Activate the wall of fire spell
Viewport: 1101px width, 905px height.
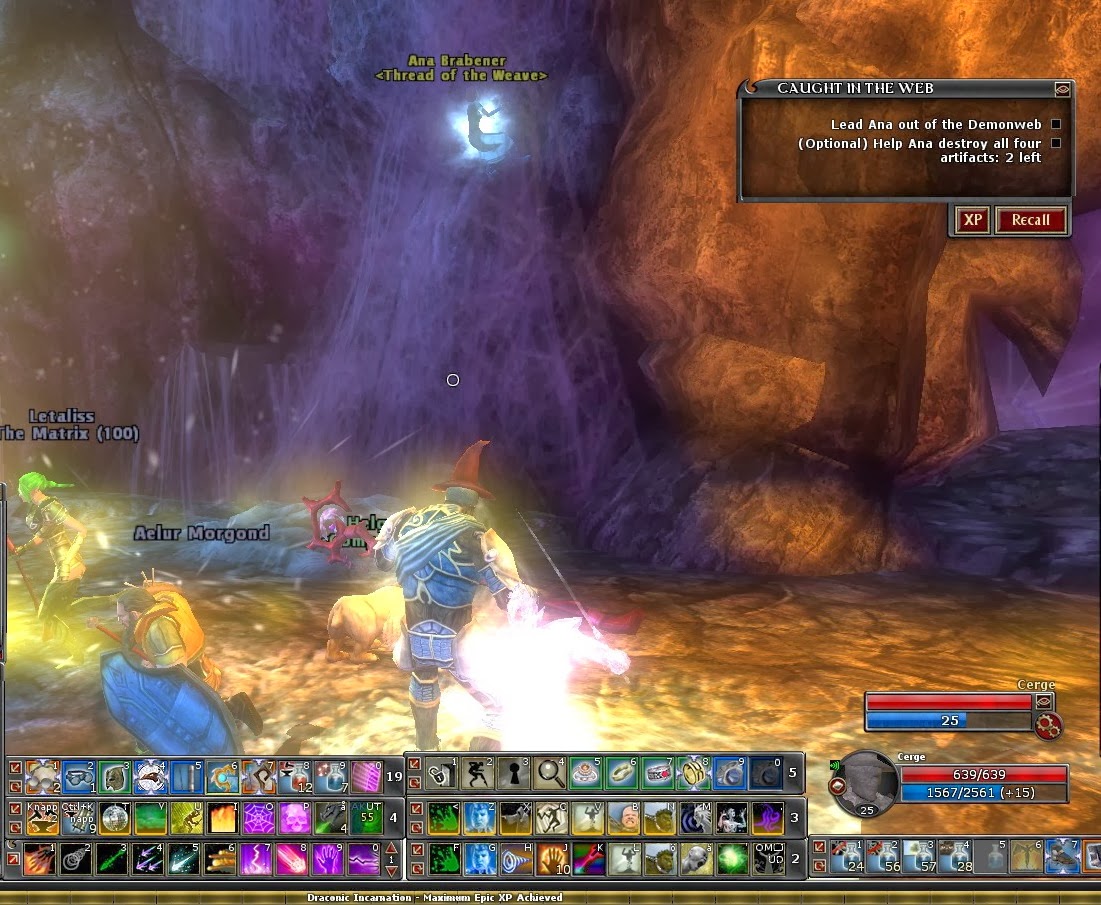221,817
